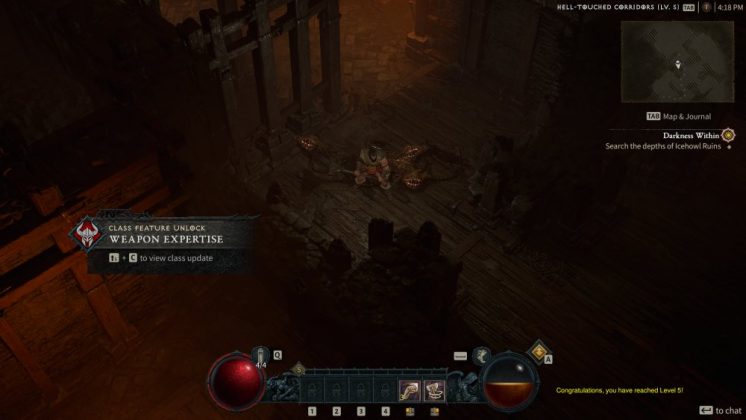Select the Darkness Within quest tracker
The width and height of the screenshot is (746, 420).
pos(692,135)
